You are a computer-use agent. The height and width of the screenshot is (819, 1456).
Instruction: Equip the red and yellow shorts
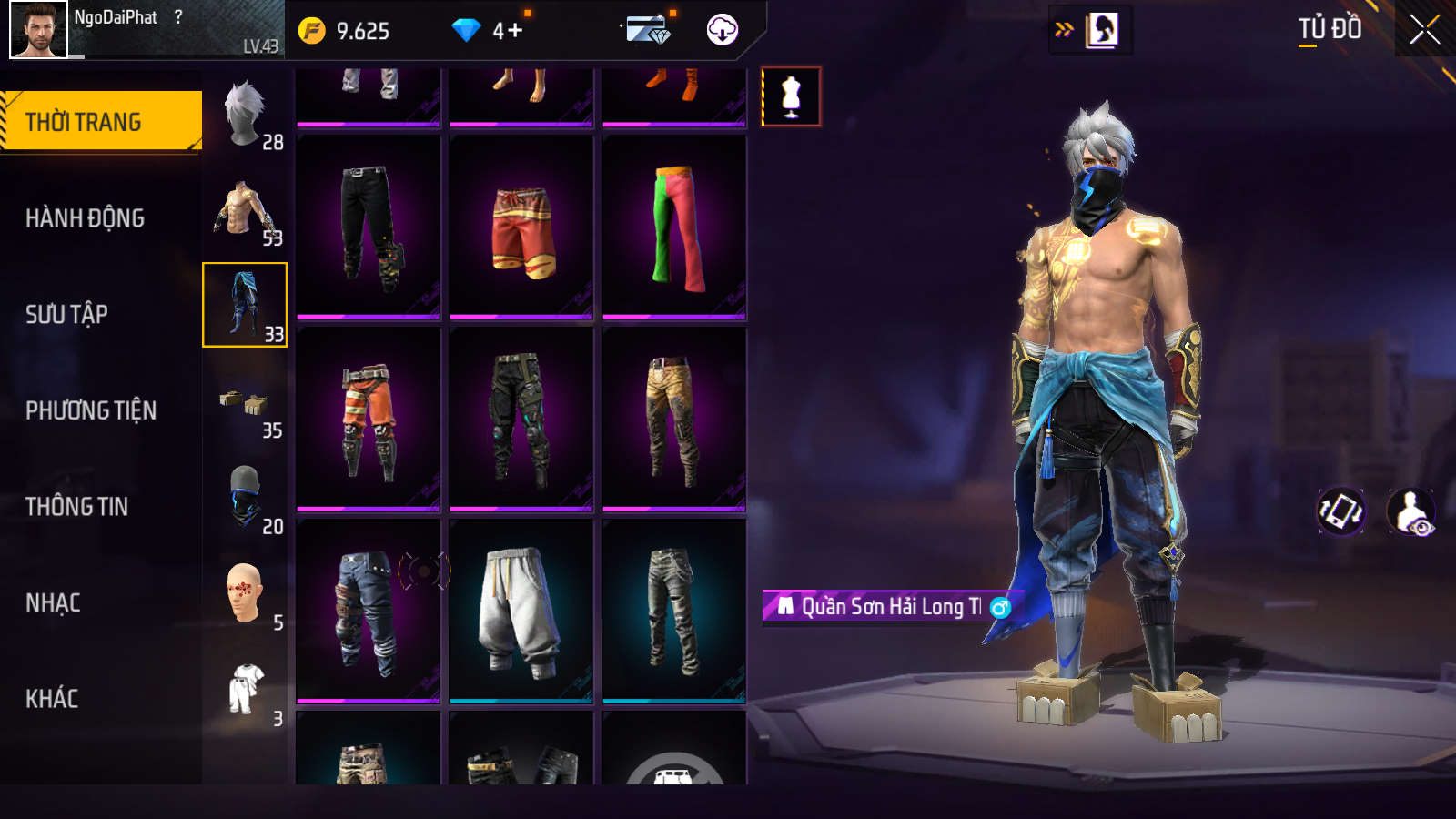521,227
